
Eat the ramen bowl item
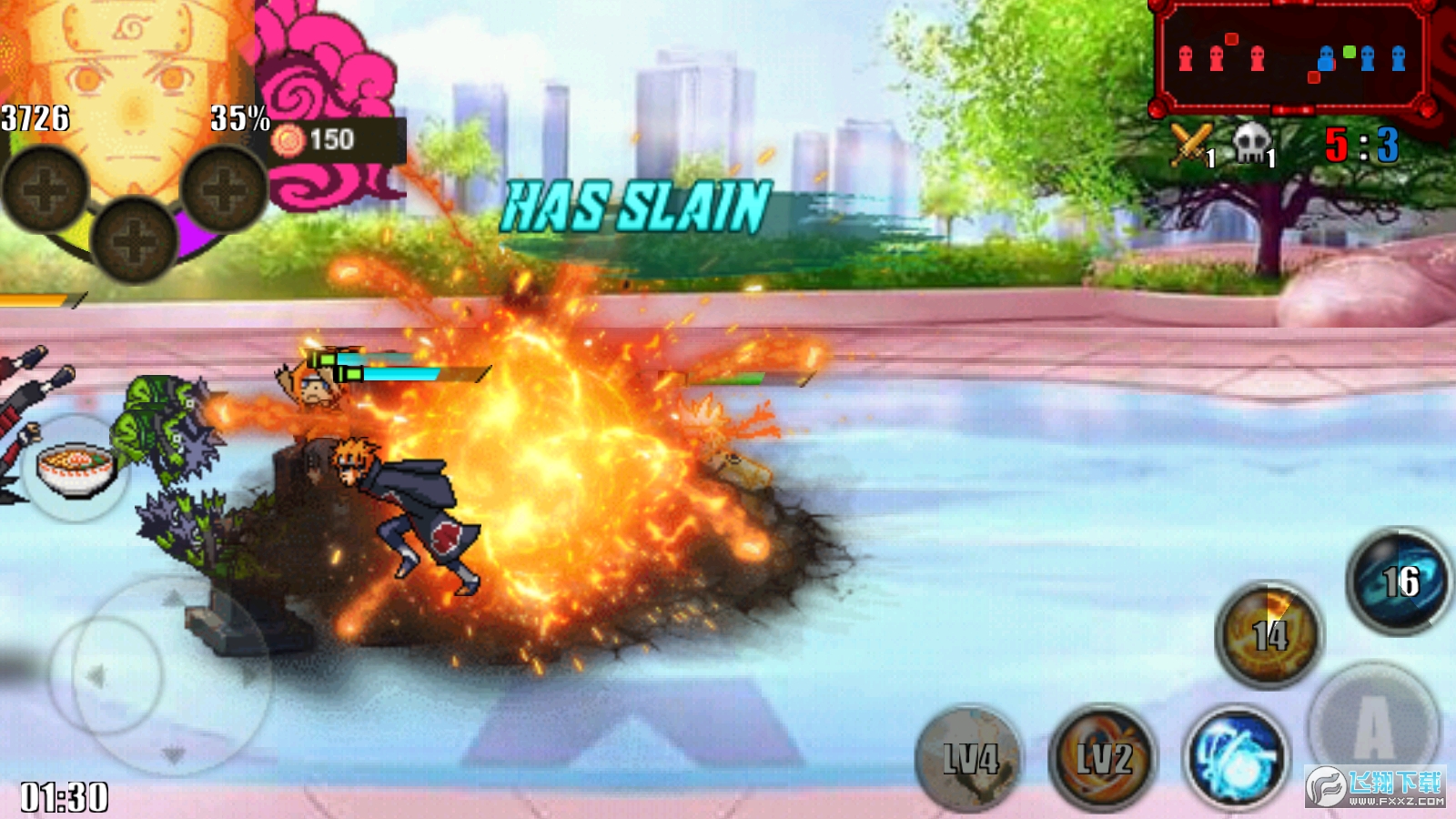76,468
